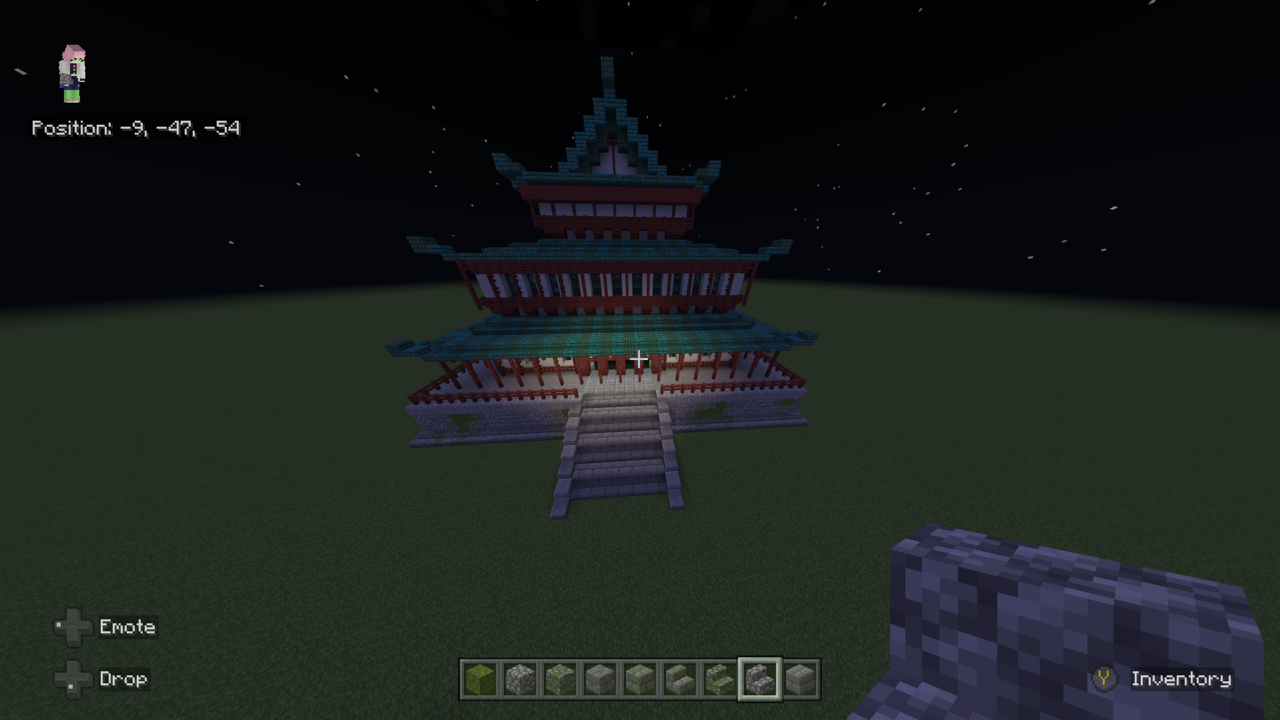Click the player character portrait in the corner
This screenshot has width=1280, height=720.
pyautogui.click(x=70, y=72)
